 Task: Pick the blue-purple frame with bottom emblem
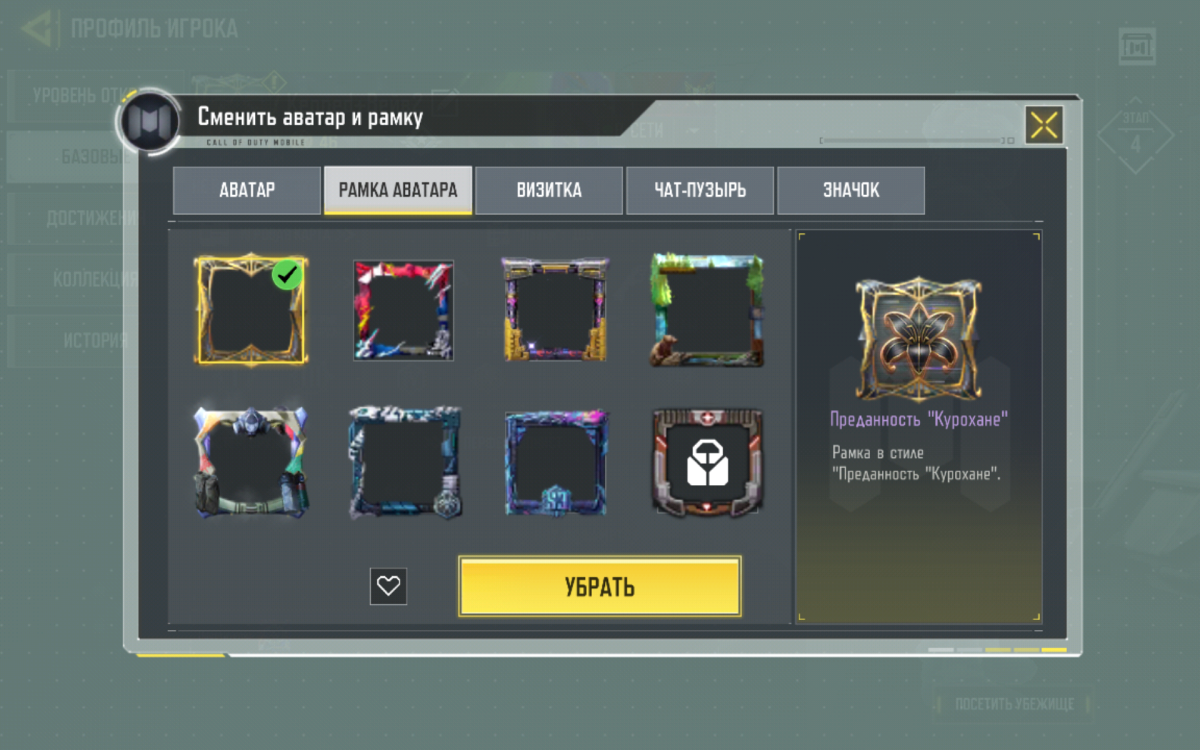(x=555, y=461)
